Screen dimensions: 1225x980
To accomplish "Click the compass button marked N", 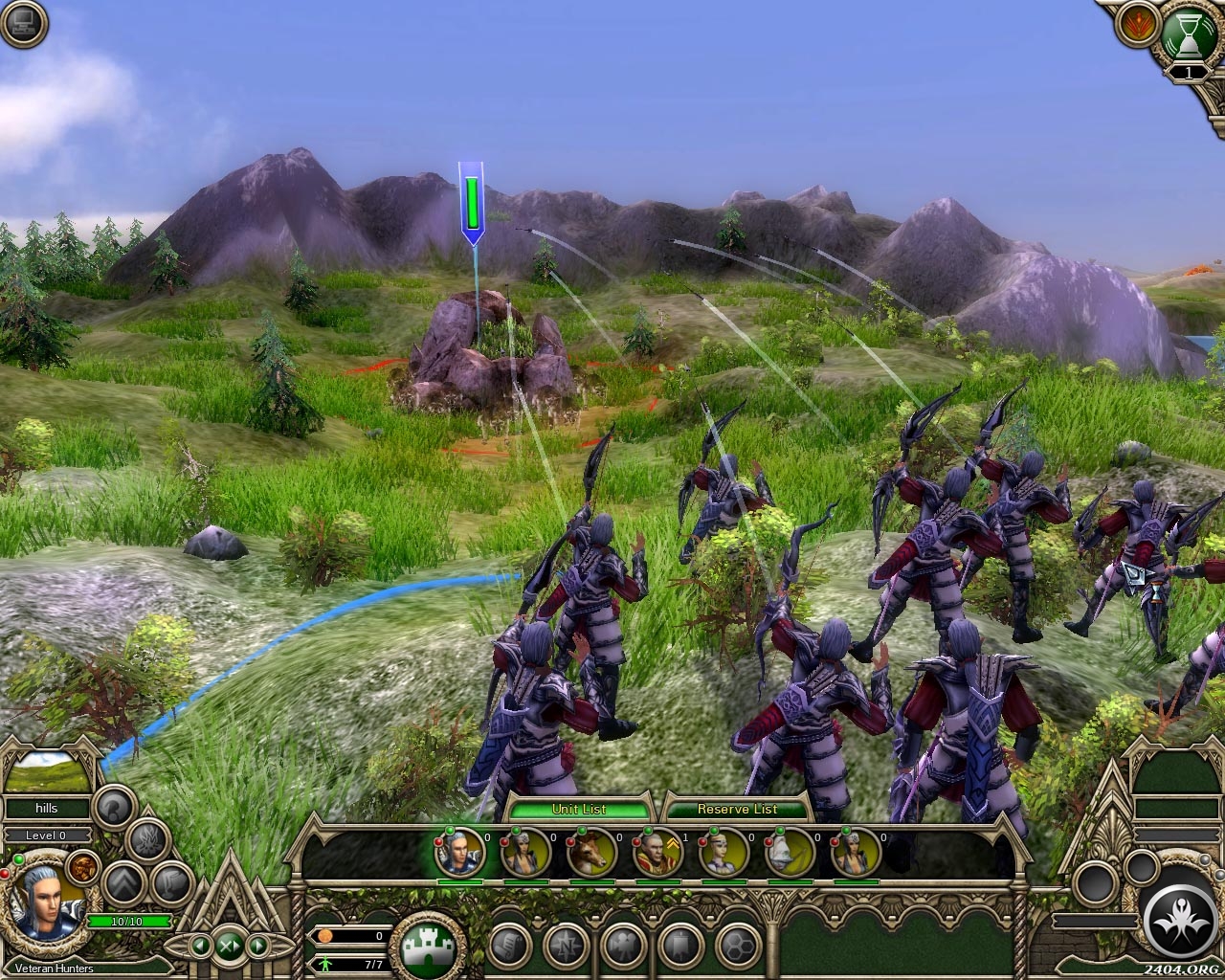I will [x=566, y=947].
